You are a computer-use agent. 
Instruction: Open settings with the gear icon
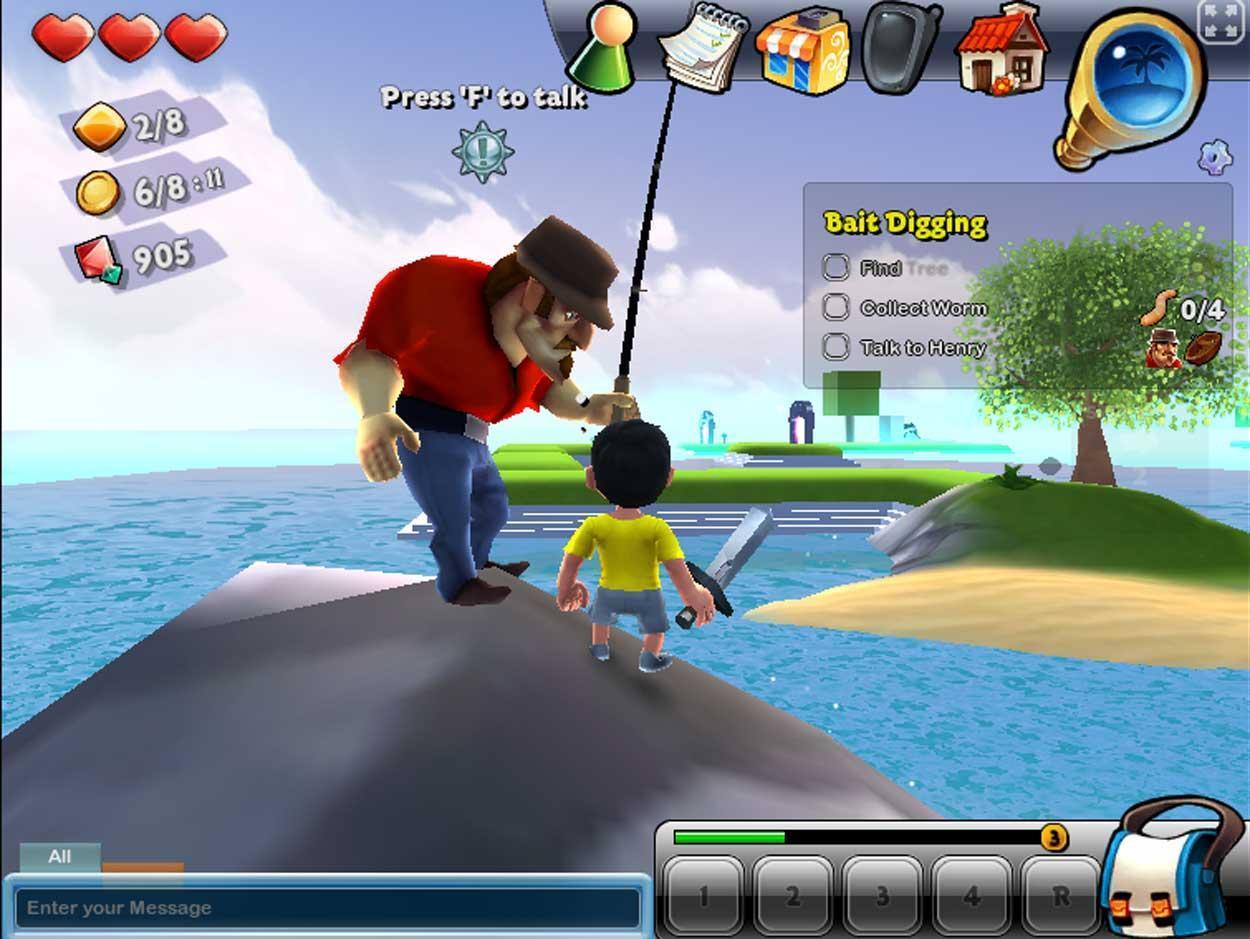1214,156
